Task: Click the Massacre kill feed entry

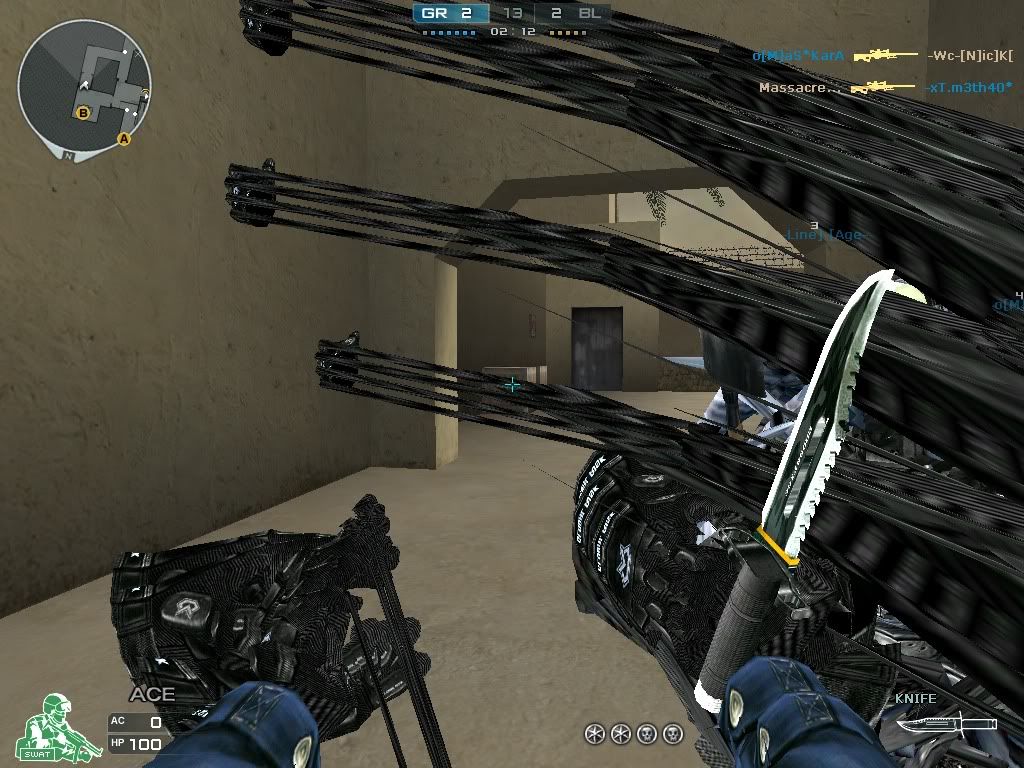Action: pyautogui.click(x=885, y=88)
